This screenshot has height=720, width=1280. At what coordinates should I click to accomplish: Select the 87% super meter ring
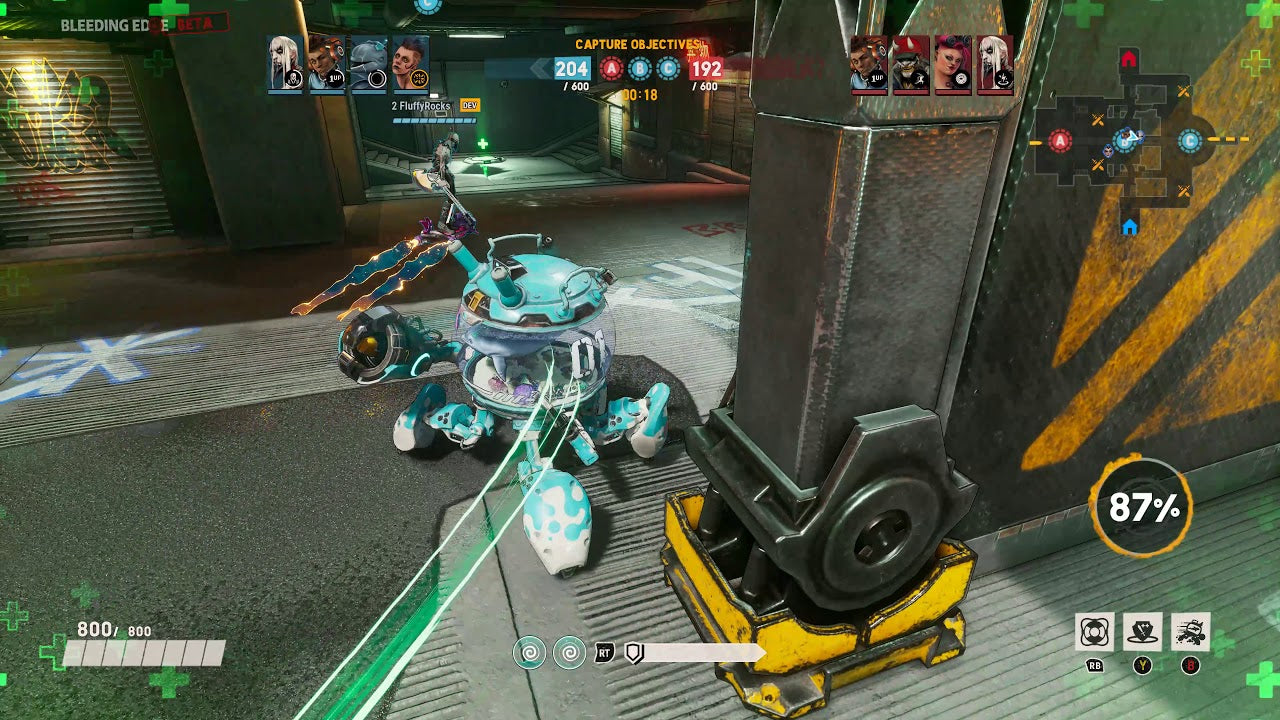[x=1142, y=508]
